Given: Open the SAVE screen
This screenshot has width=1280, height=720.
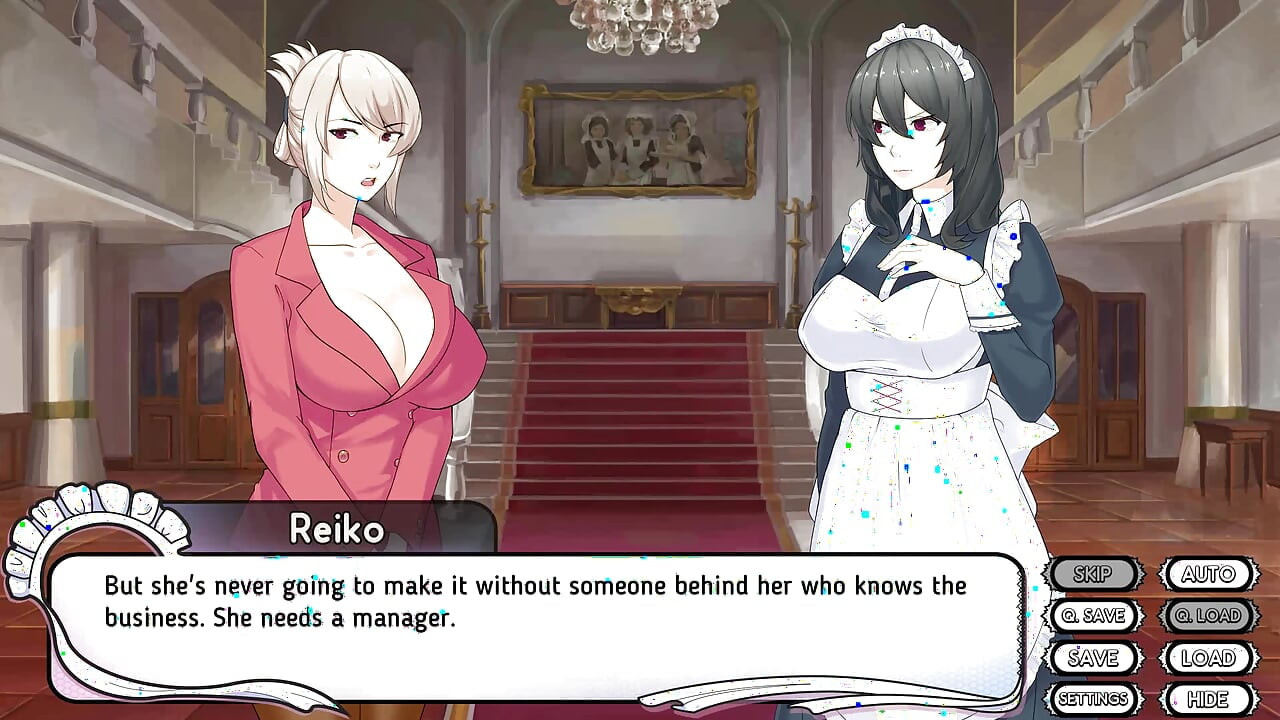Looking at the screenshot, I should click(x=1094, y=658).
